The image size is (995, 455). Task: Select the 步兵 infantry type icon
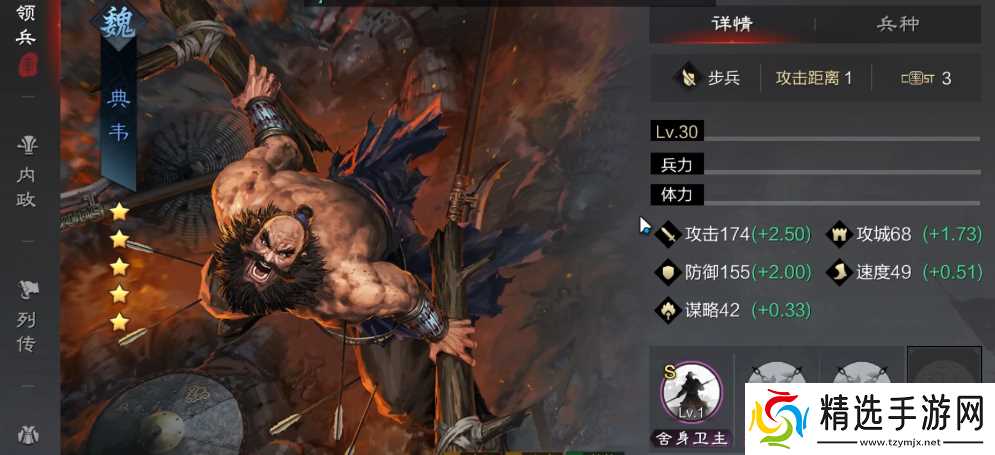[688, 77]
